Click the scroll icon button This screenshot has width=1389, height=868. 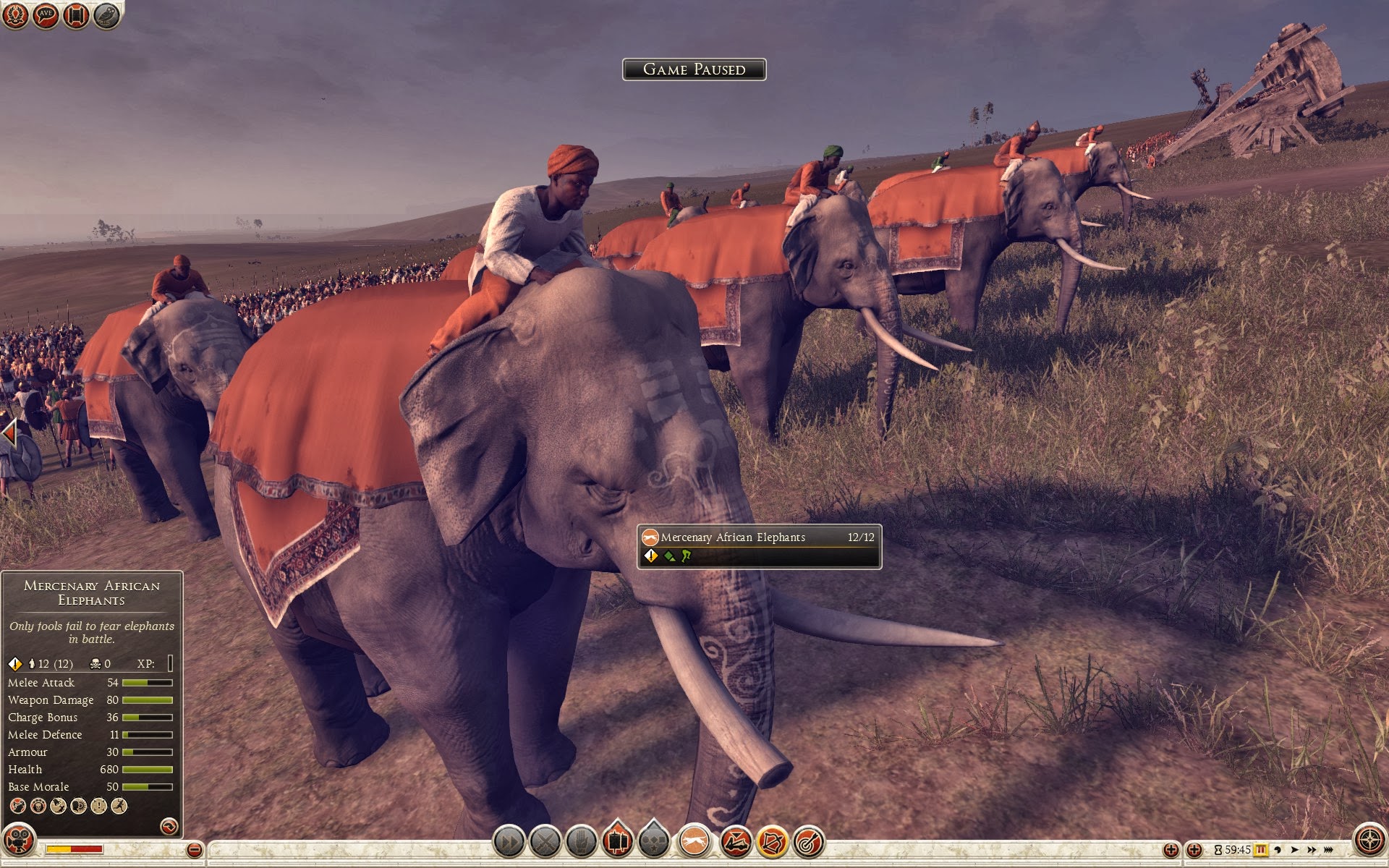click(x=76, y=15)
